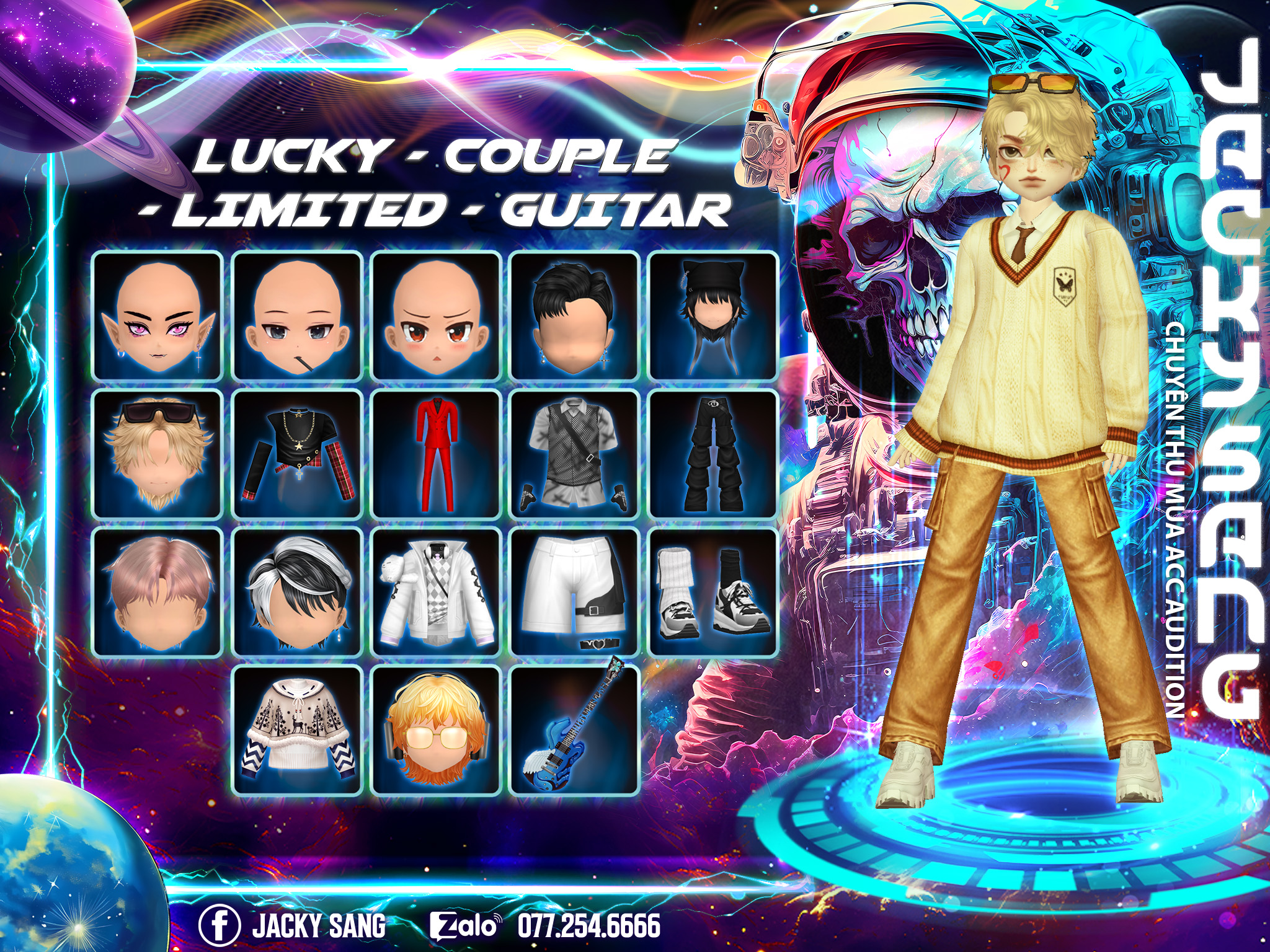Click the Facebook icon beside Jacky Sang
This screenshot has width=1270, height=952.
point(220,925)
